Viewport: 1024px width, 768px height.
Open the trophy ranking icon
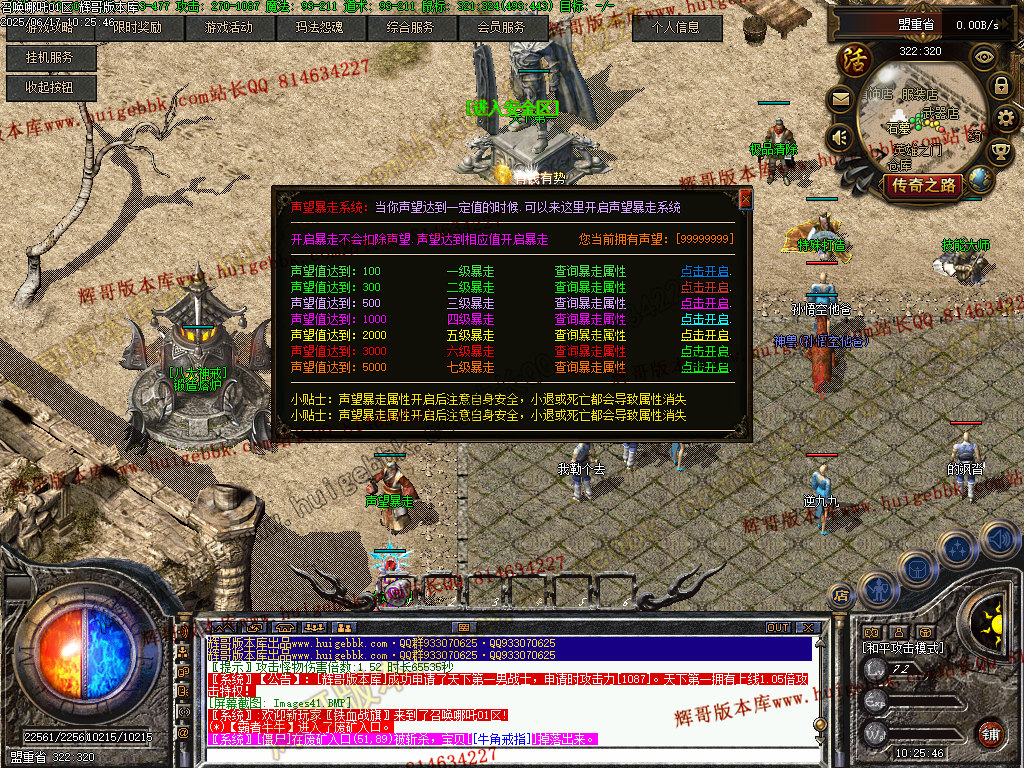click(x=1000, y=152)
